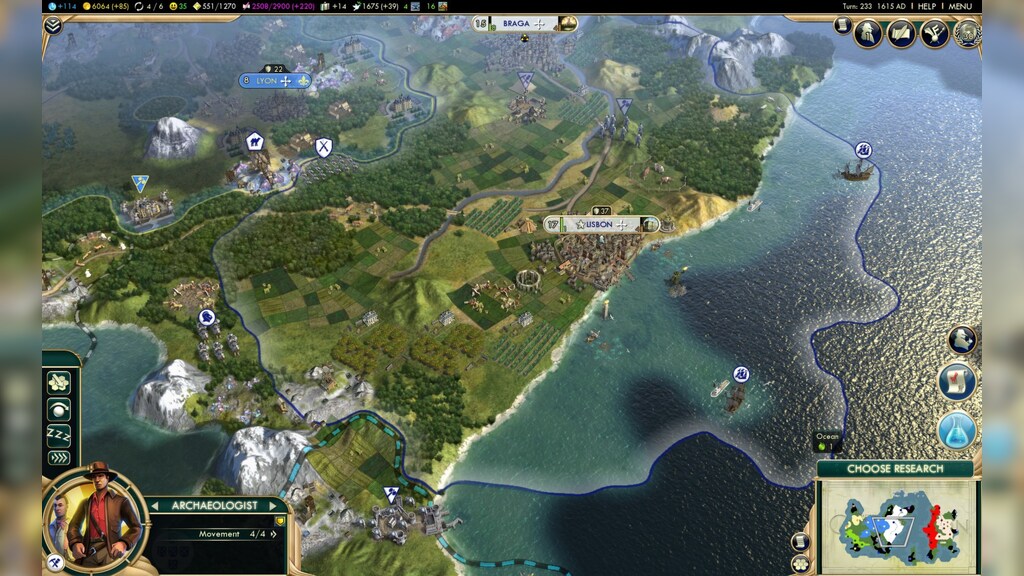Skip the unit's turn with arrows button
This screenshot has height=576, width=1024.
[60, 458]
